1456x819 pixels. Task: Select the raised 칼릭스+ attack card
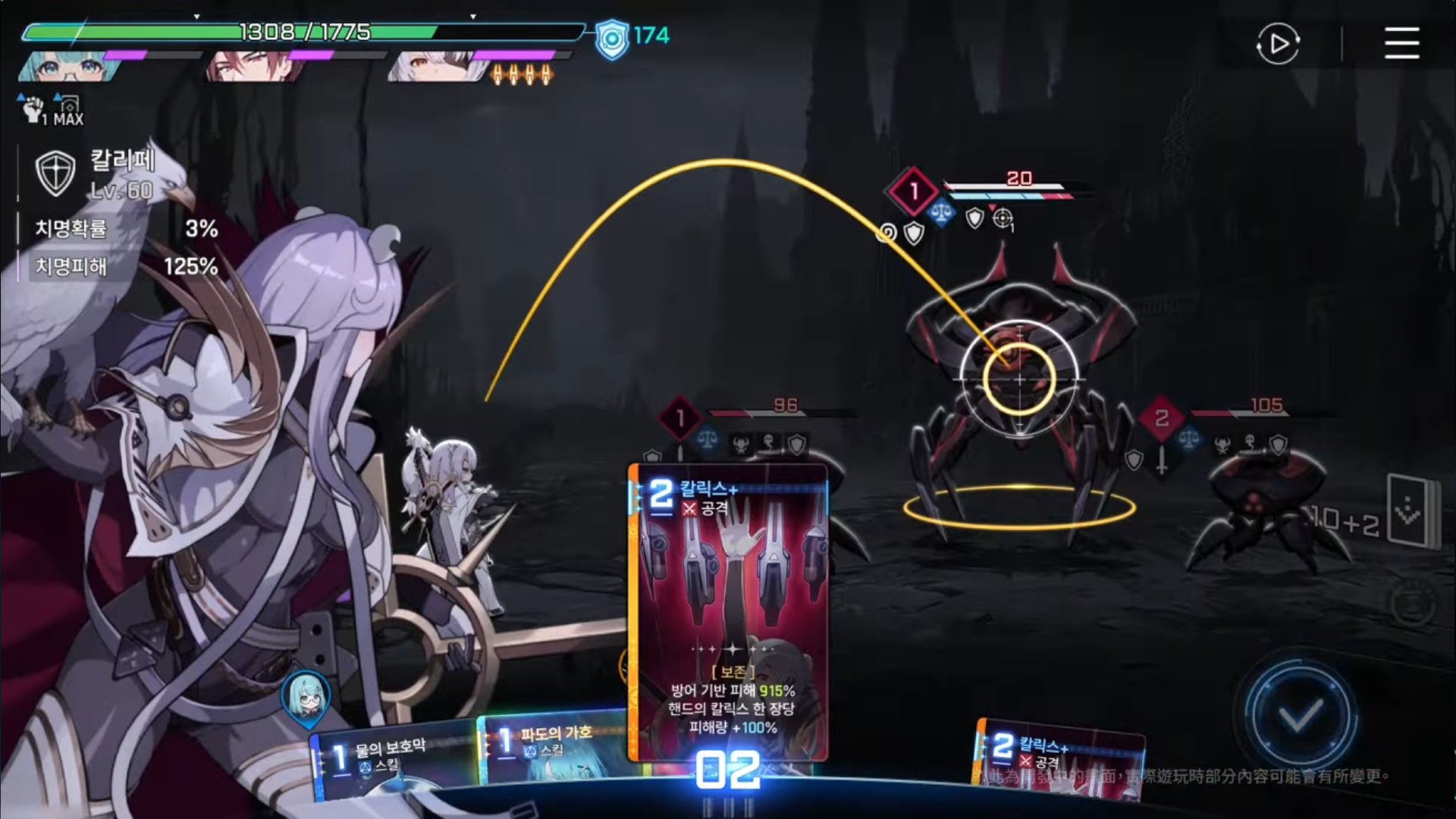tap(728, 607)
